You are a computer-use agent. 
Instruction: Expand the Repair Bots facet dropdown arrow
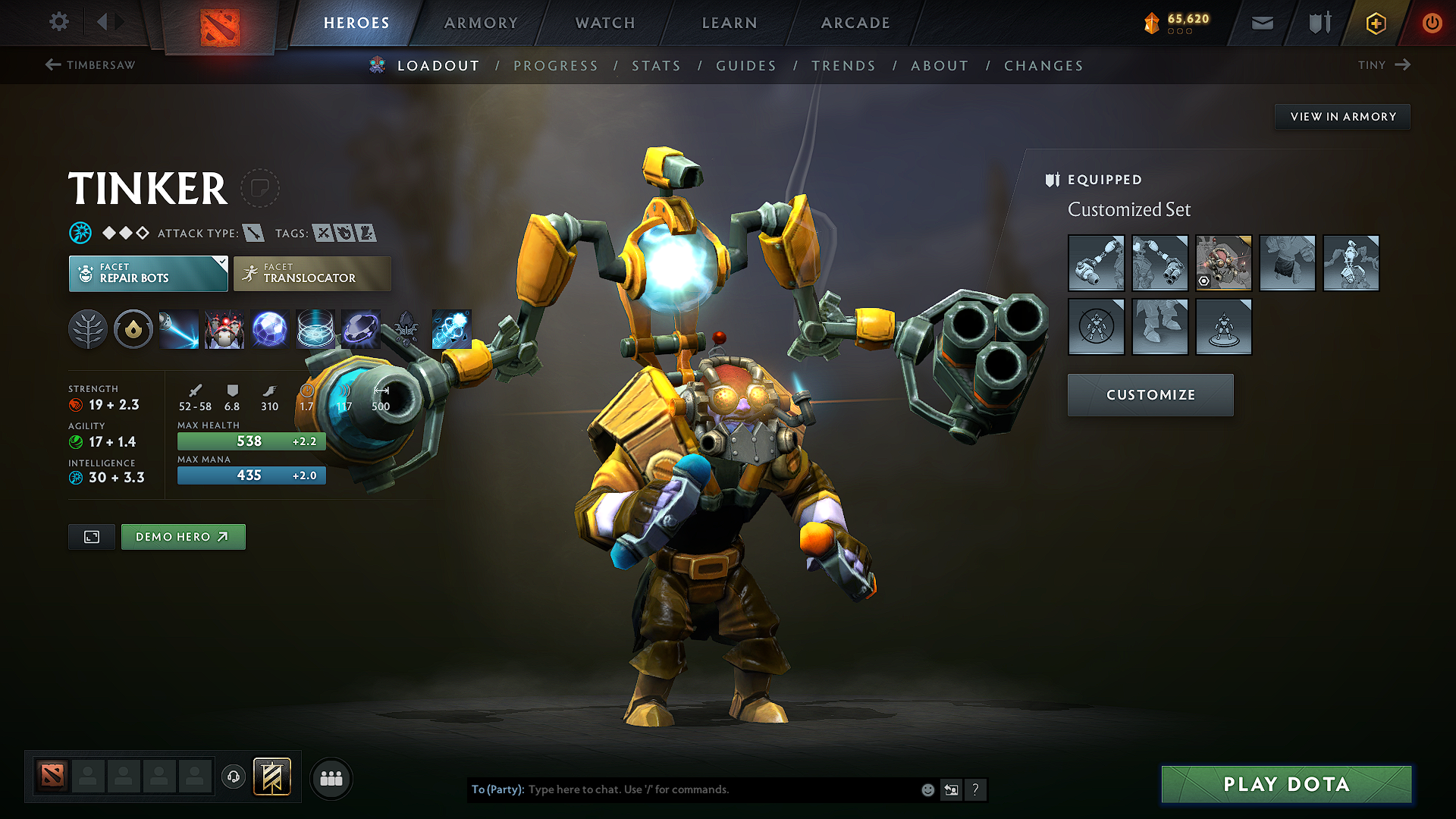[x=221, y=263]
